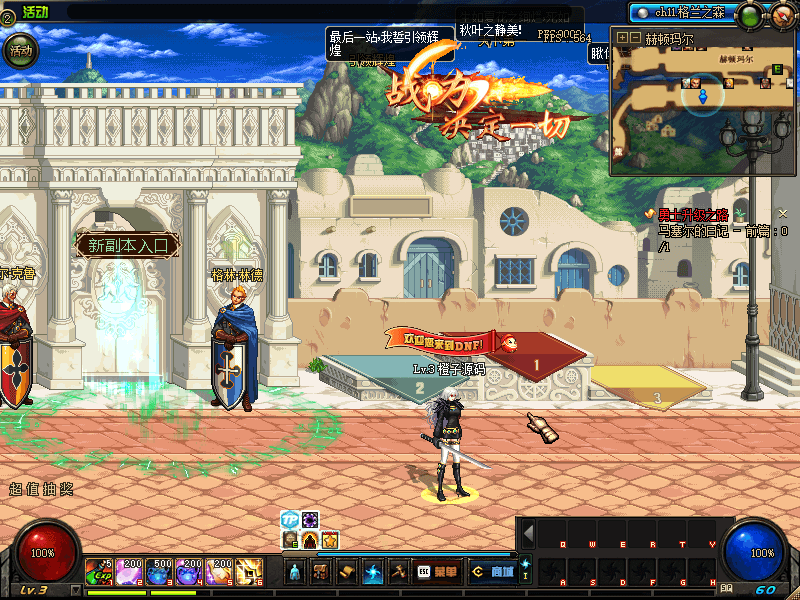Open the 商城 shop button
800x600 pixels.
click(494, 572)
